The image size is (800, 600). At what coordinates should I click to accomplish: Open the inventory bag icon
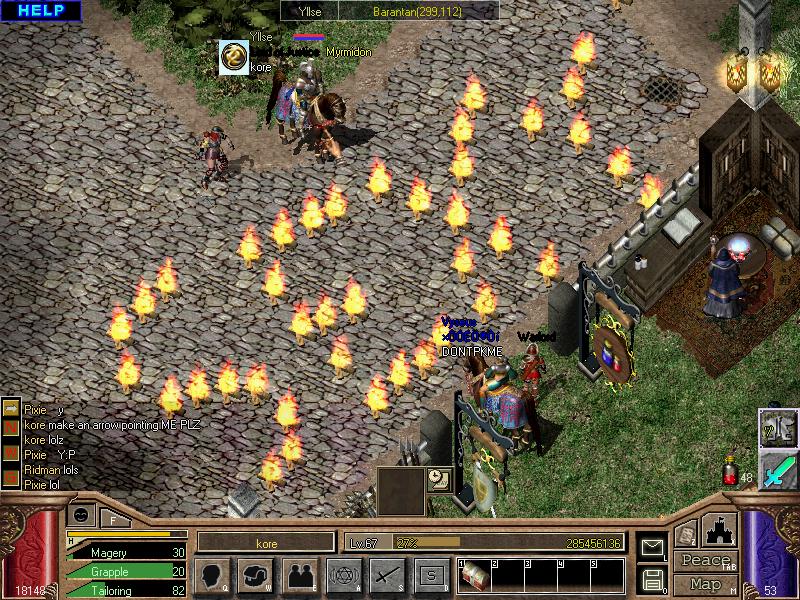pos(255,575)
